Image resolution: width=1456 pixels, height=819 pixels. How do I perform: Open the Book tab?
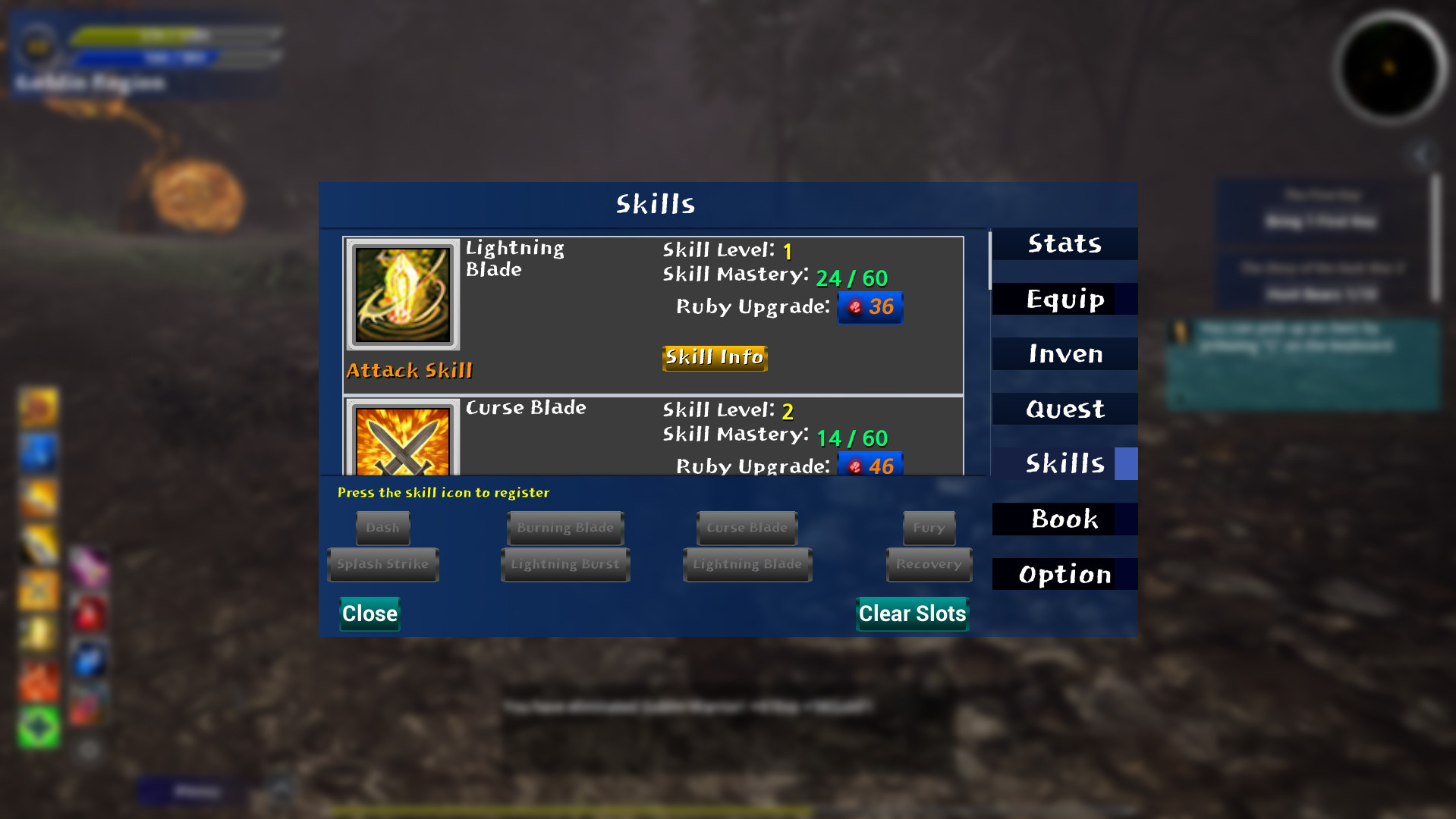(1064, 519)
